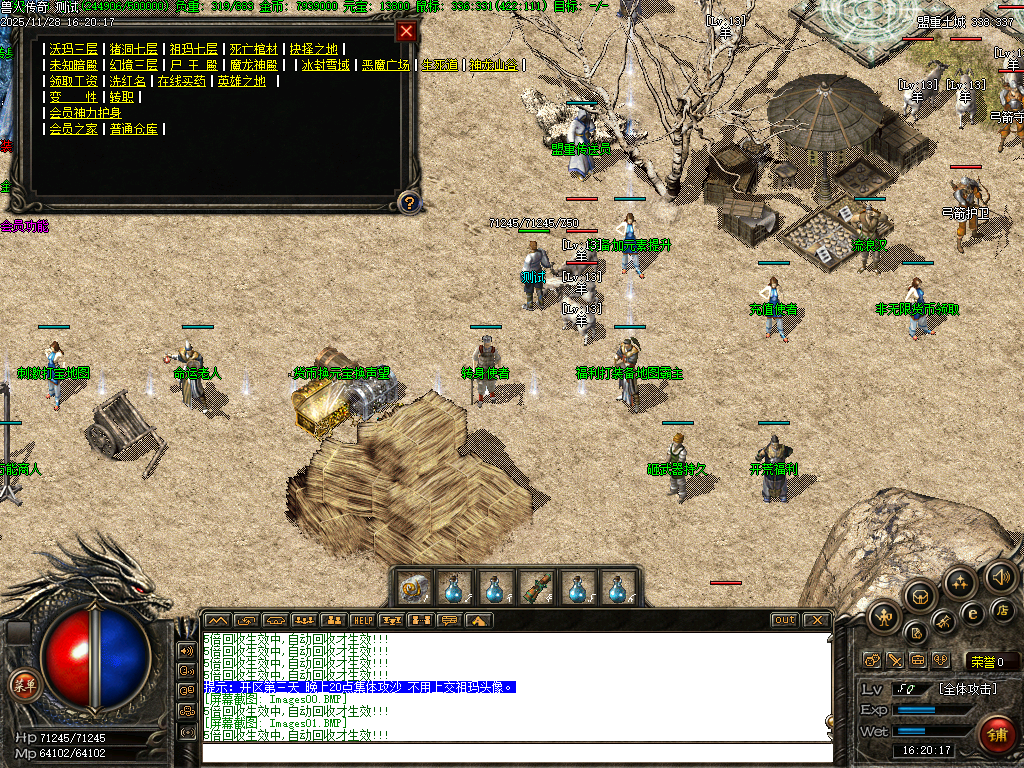The width and height of the screenshot is (1024, 768).
Task: Click the 领取工资 link
Action: click(x=75, y=81)
